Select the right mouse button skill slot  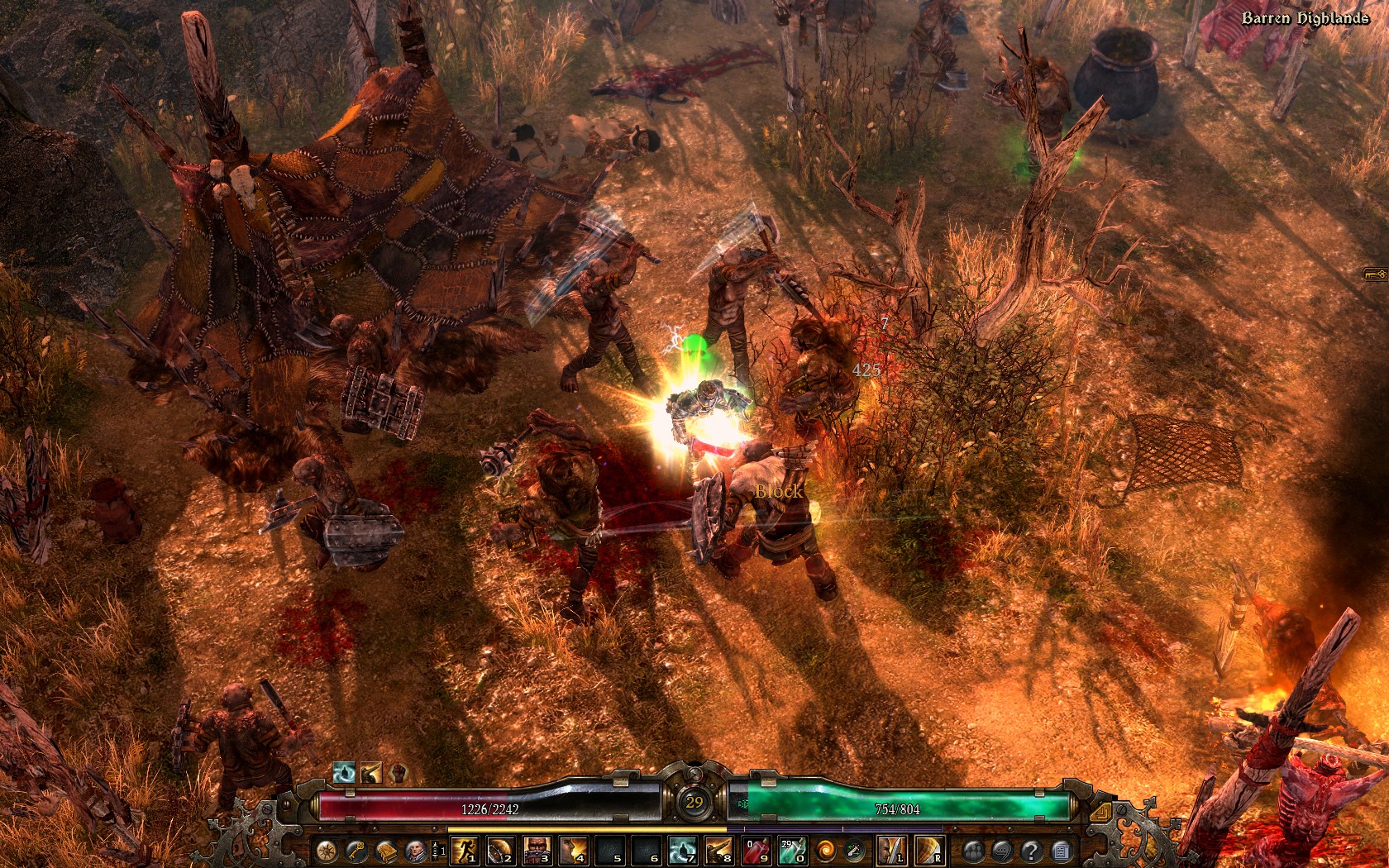point(928,851)
